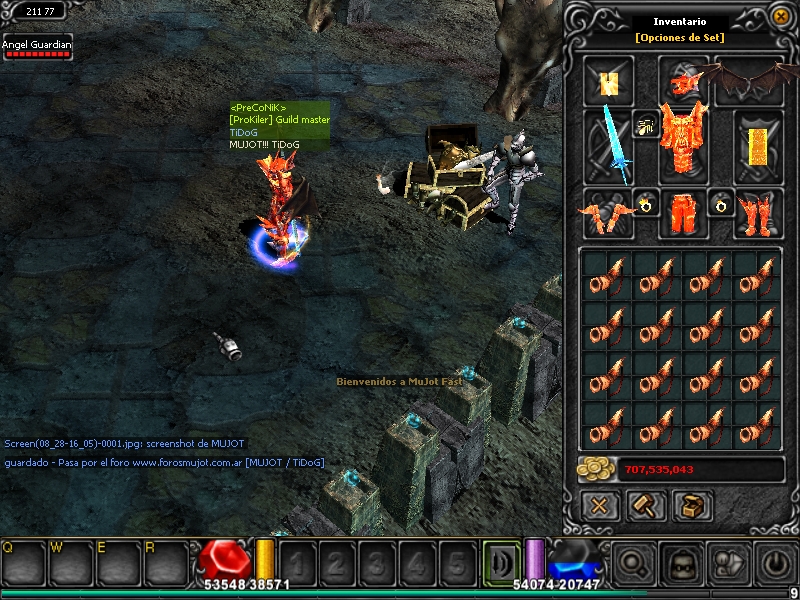
Task: Open the treasure chest store button
Action: (692, 506)
